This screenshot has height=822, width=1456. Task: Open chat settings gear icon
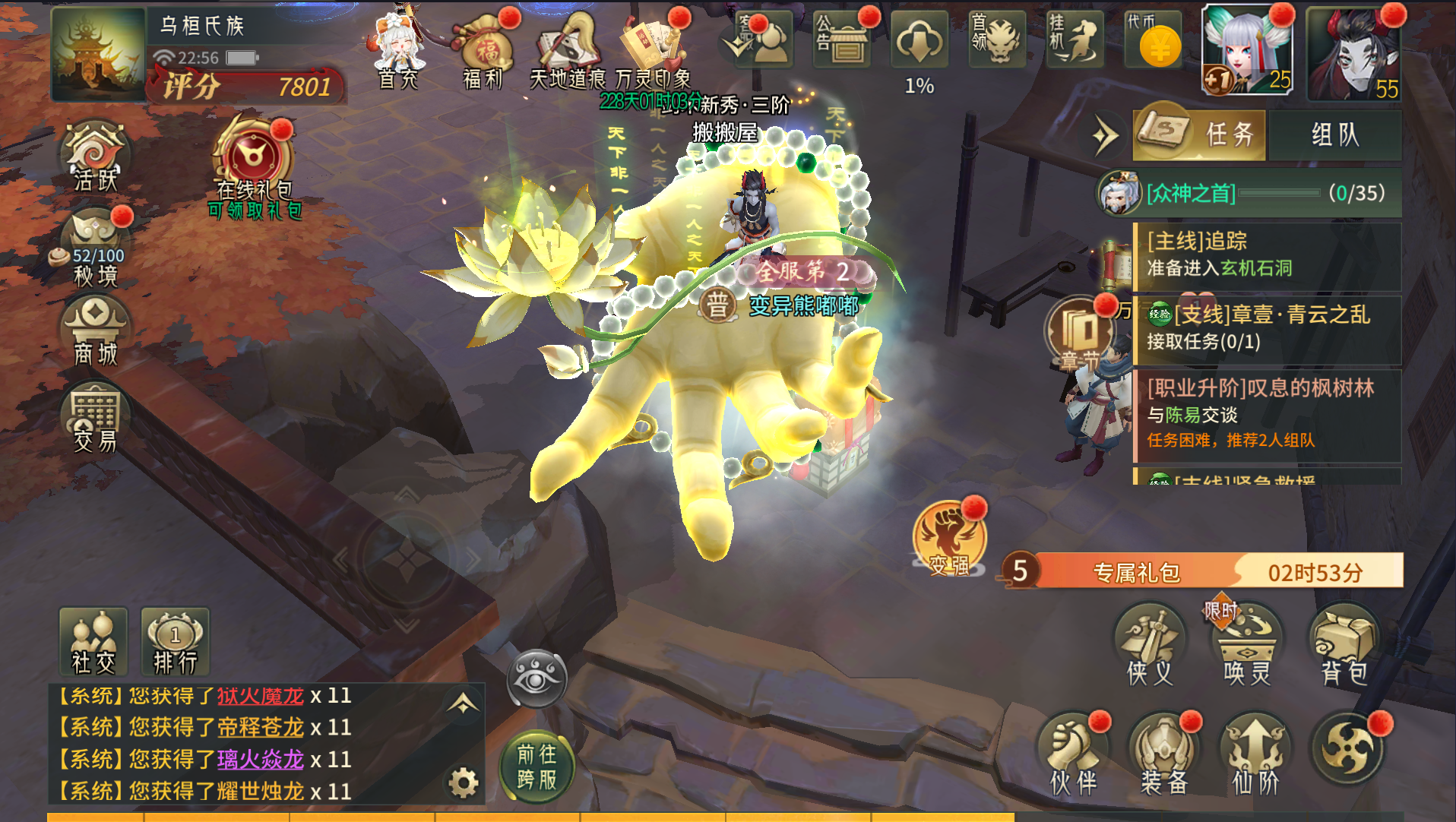pos(463,782)
